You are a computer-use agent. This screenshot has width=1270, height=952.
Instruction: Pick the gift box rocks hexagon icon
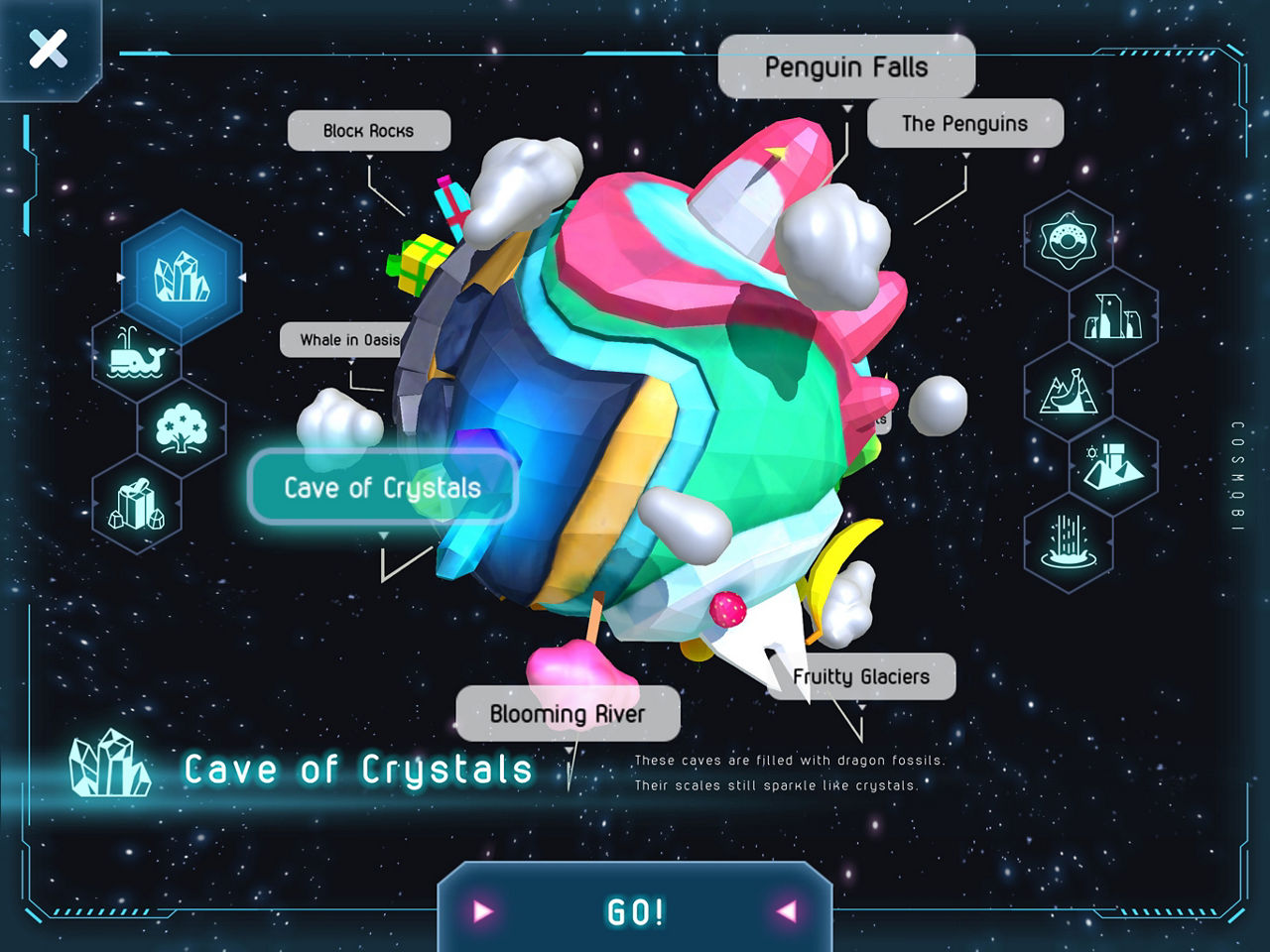[x=136, y=505]
